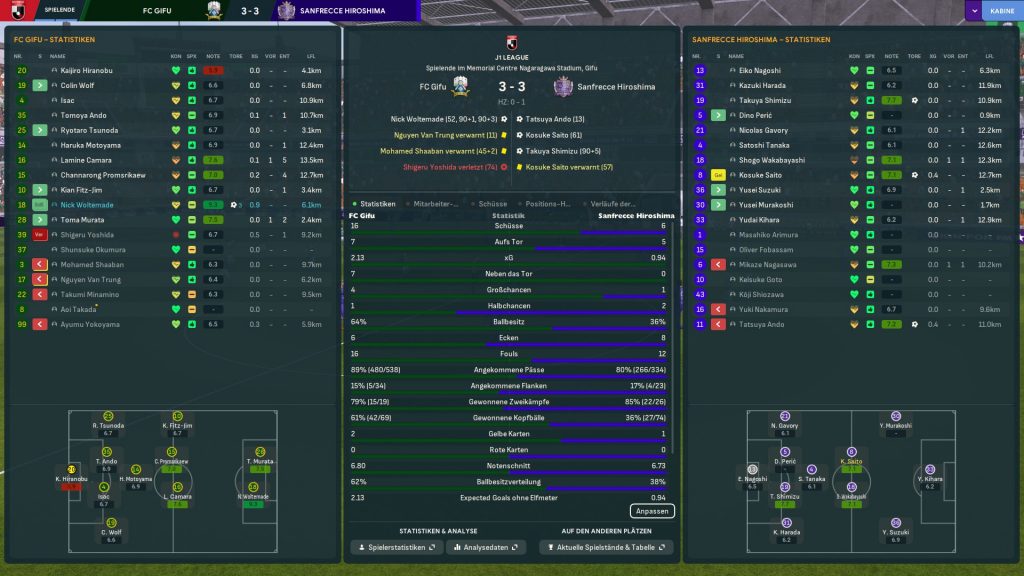
Task: Switch to the Statistiken tab
Action: [x=377, y=203]
